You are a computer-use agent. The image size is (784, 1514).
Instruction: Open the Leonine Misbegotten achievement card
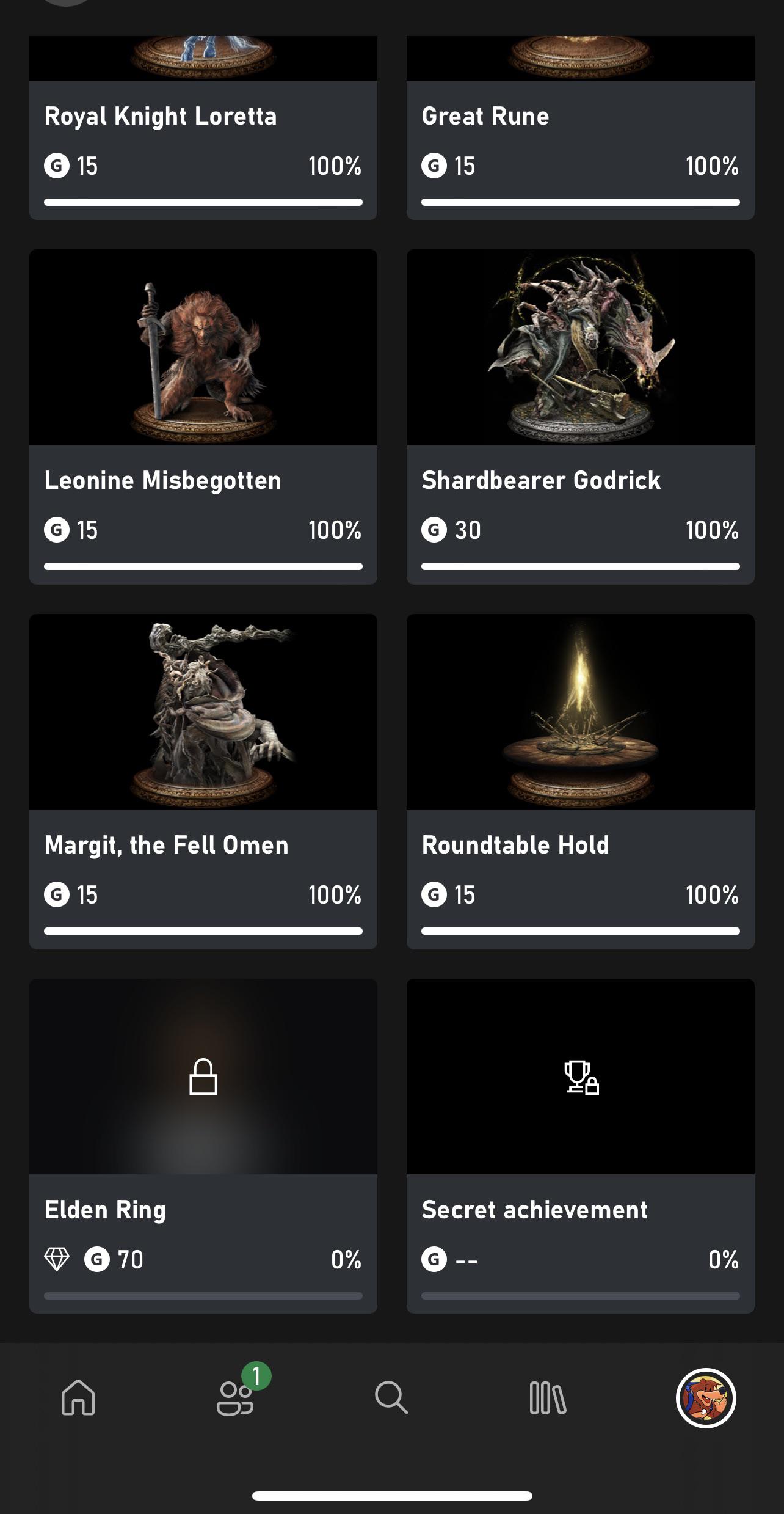203,415
